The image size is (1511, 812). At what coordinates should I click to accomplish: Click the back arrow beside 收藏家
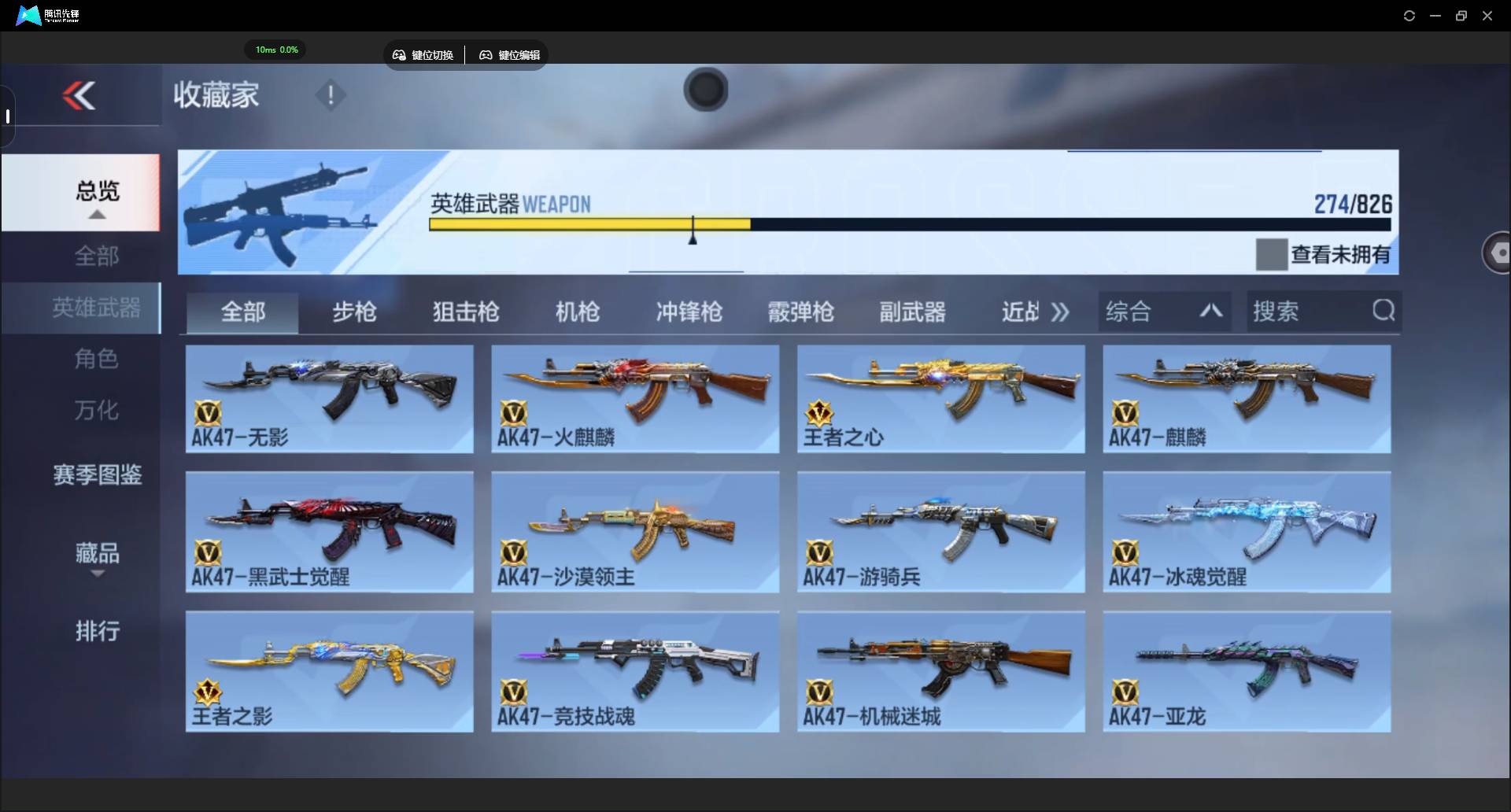coord(79,95)
